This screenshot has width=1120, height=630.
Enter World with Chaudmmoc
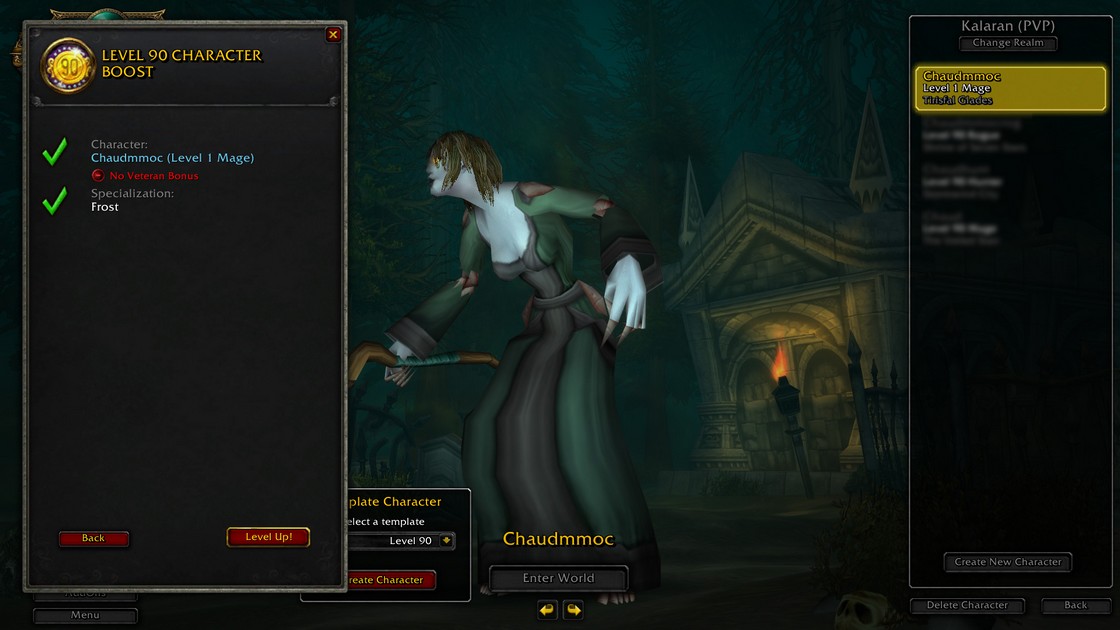tap(558, 578)
